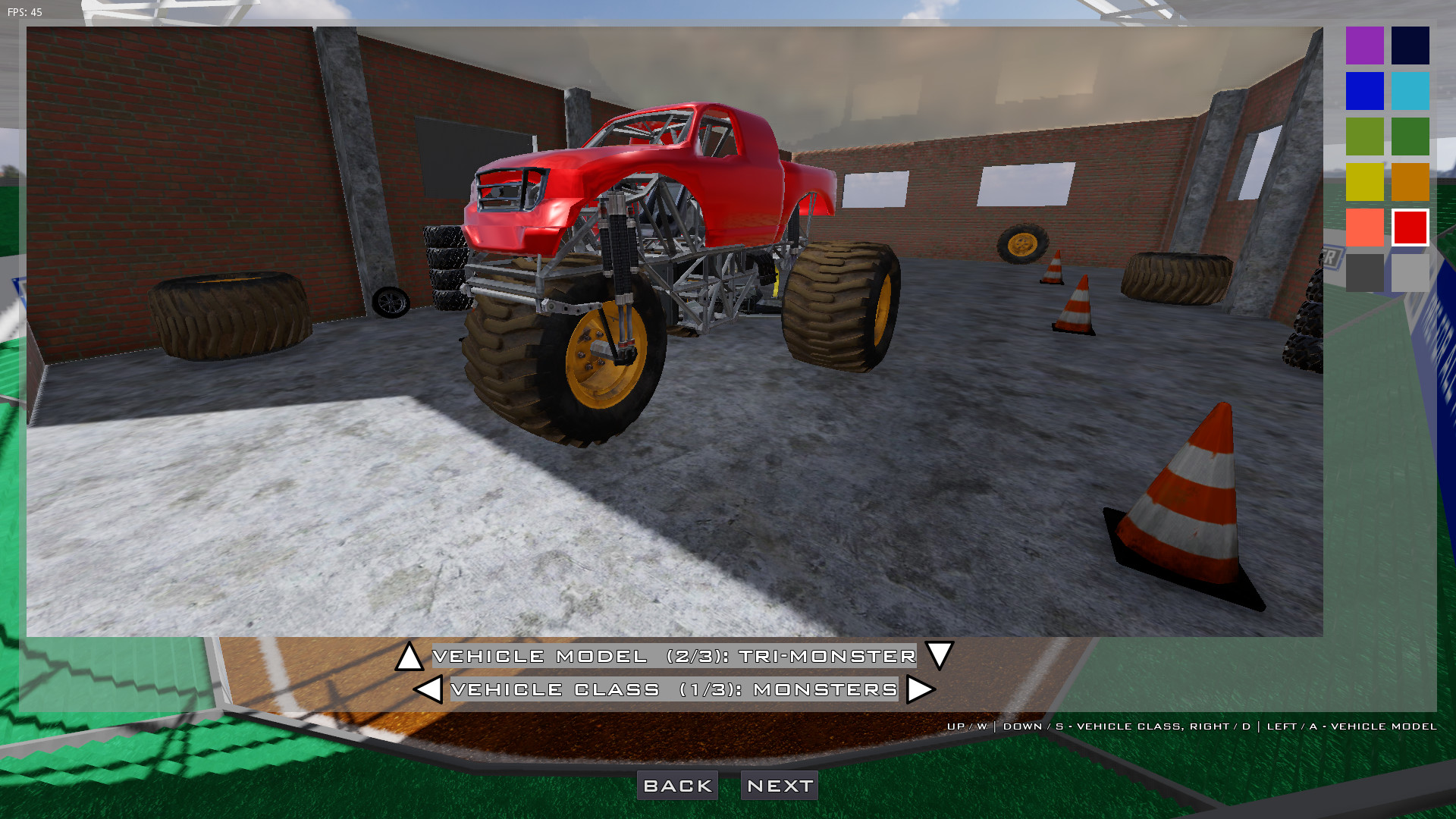Pick the bright blue color swatch
The height and width of the screenshot is (819, 1456).
click(1363, 91)
